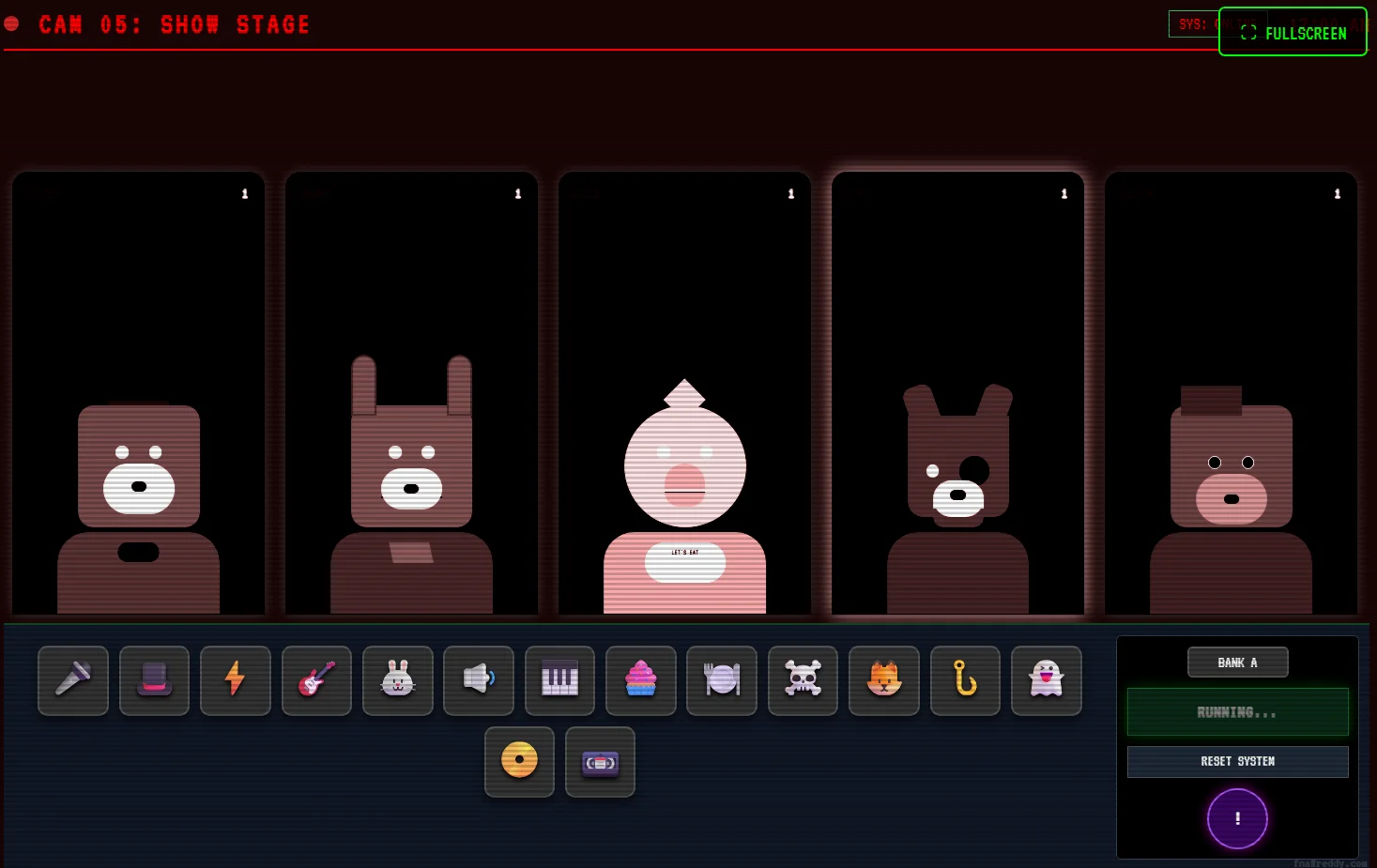
Task: Toggle the info marker on the leftmost camera feed
Action: (x=245, y=193)
